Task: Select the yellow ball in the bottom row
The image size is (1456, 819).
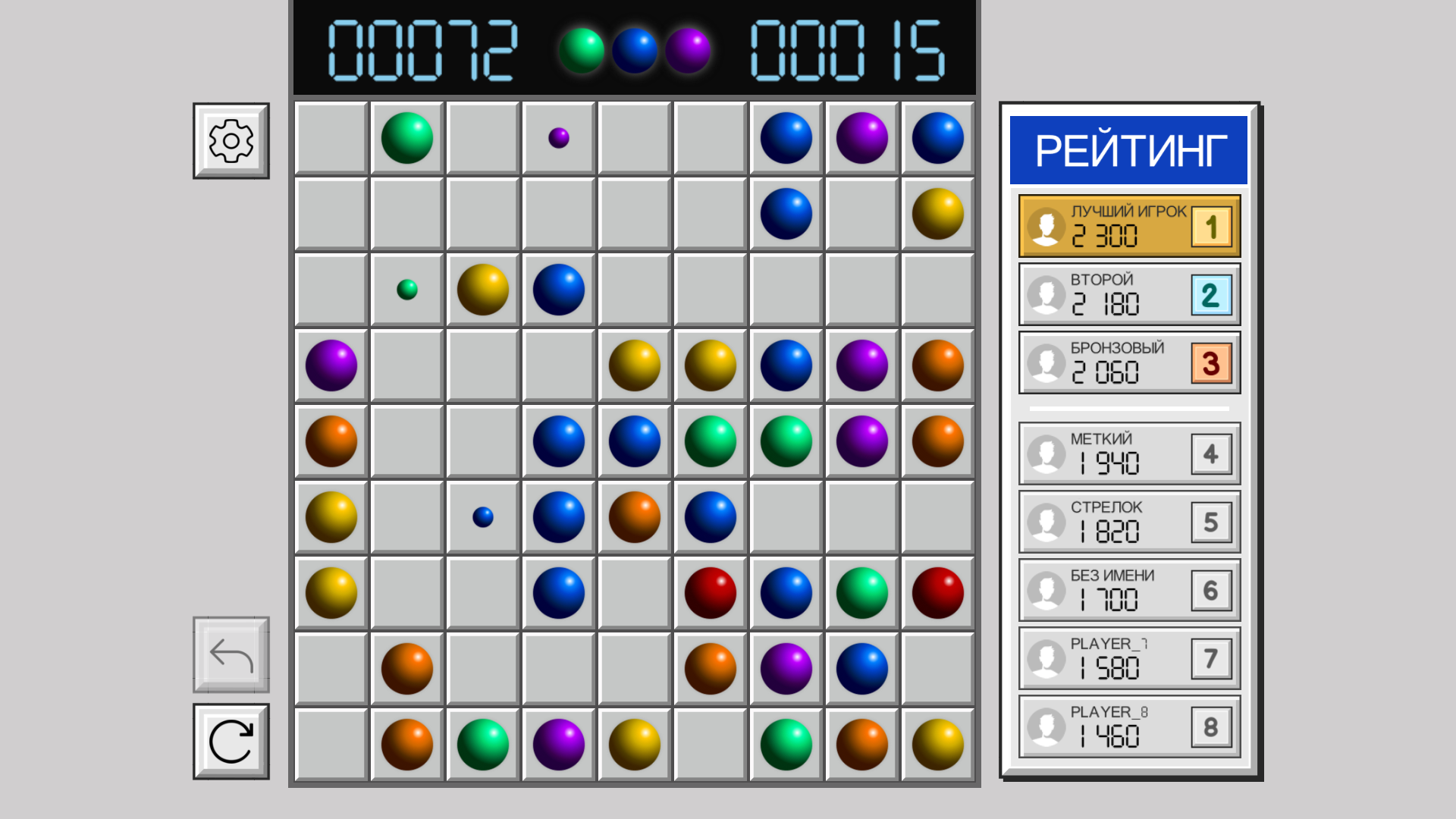Action: (x=634, y=745)
